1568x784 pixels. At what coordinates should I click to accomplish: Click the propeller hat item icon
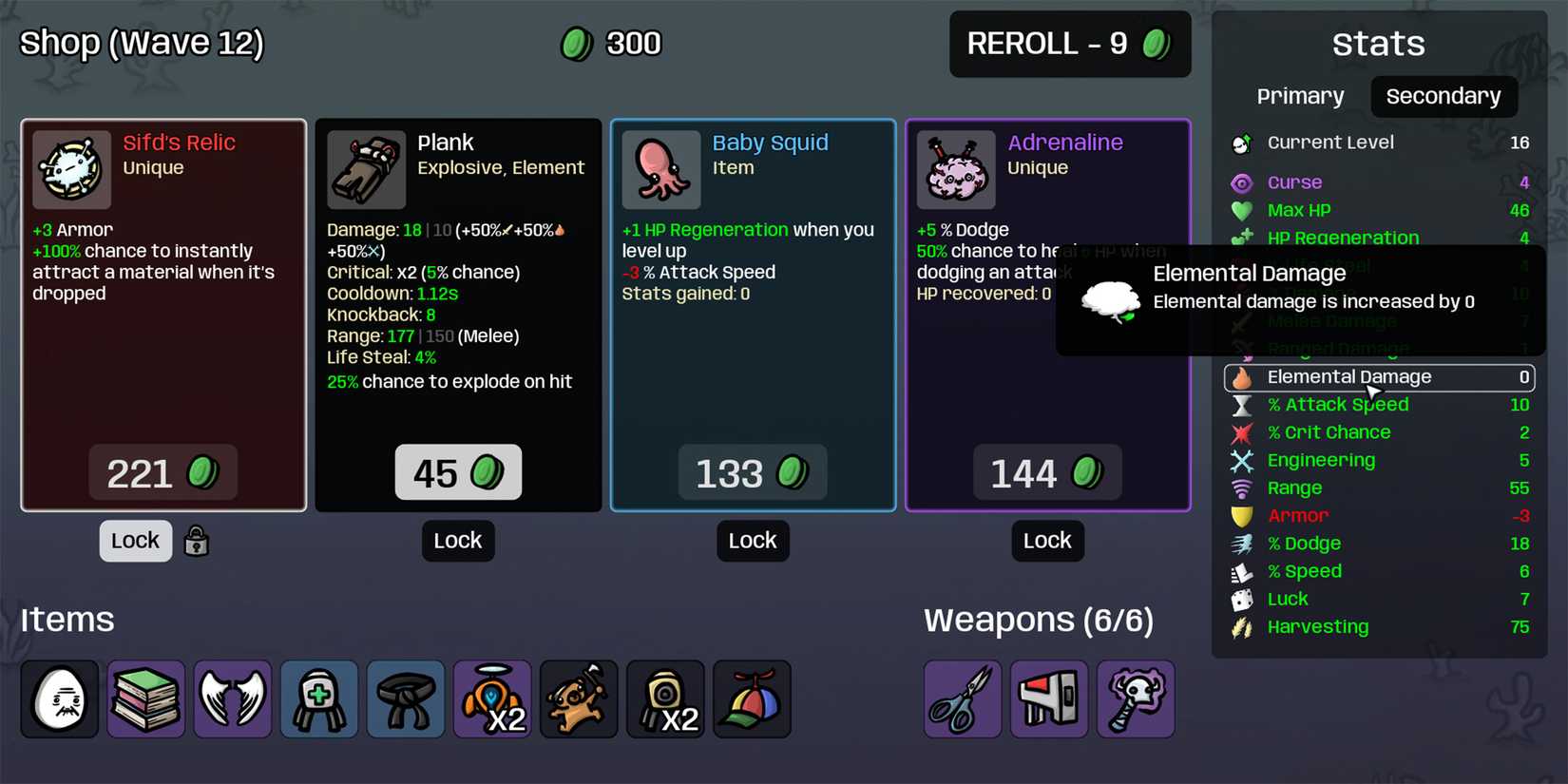(x=752, y=699)
